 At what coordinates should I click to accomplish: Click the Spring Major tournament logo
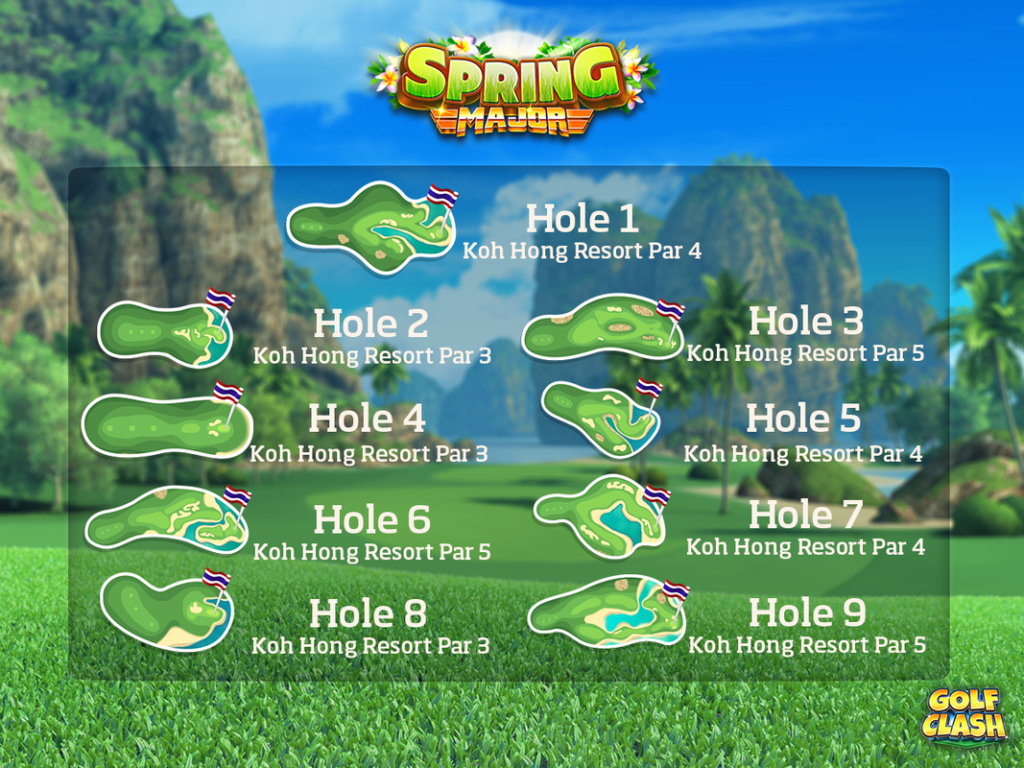pos(512,85)
